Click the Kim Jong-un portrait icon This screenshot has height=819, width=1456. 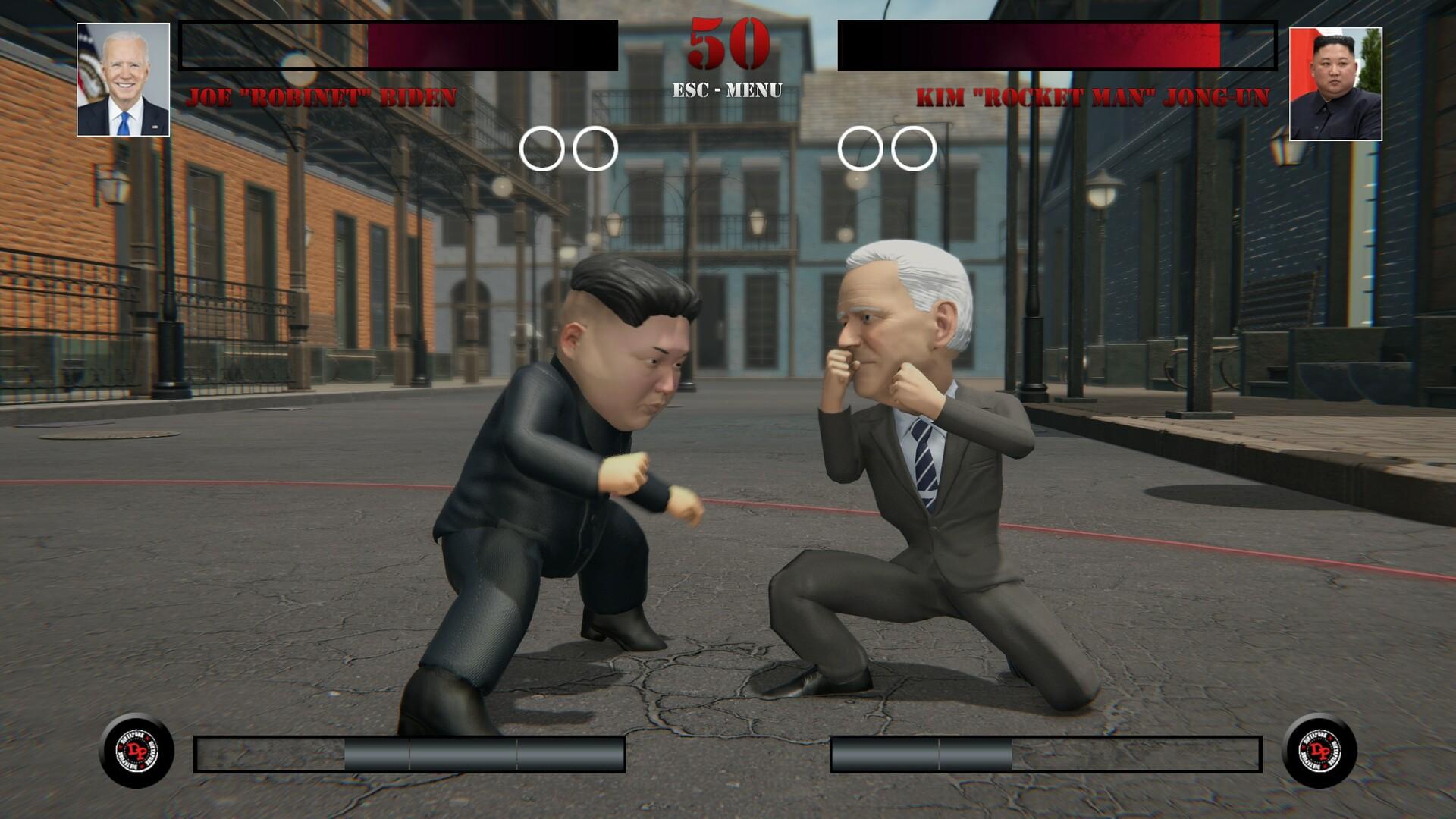1335,78
